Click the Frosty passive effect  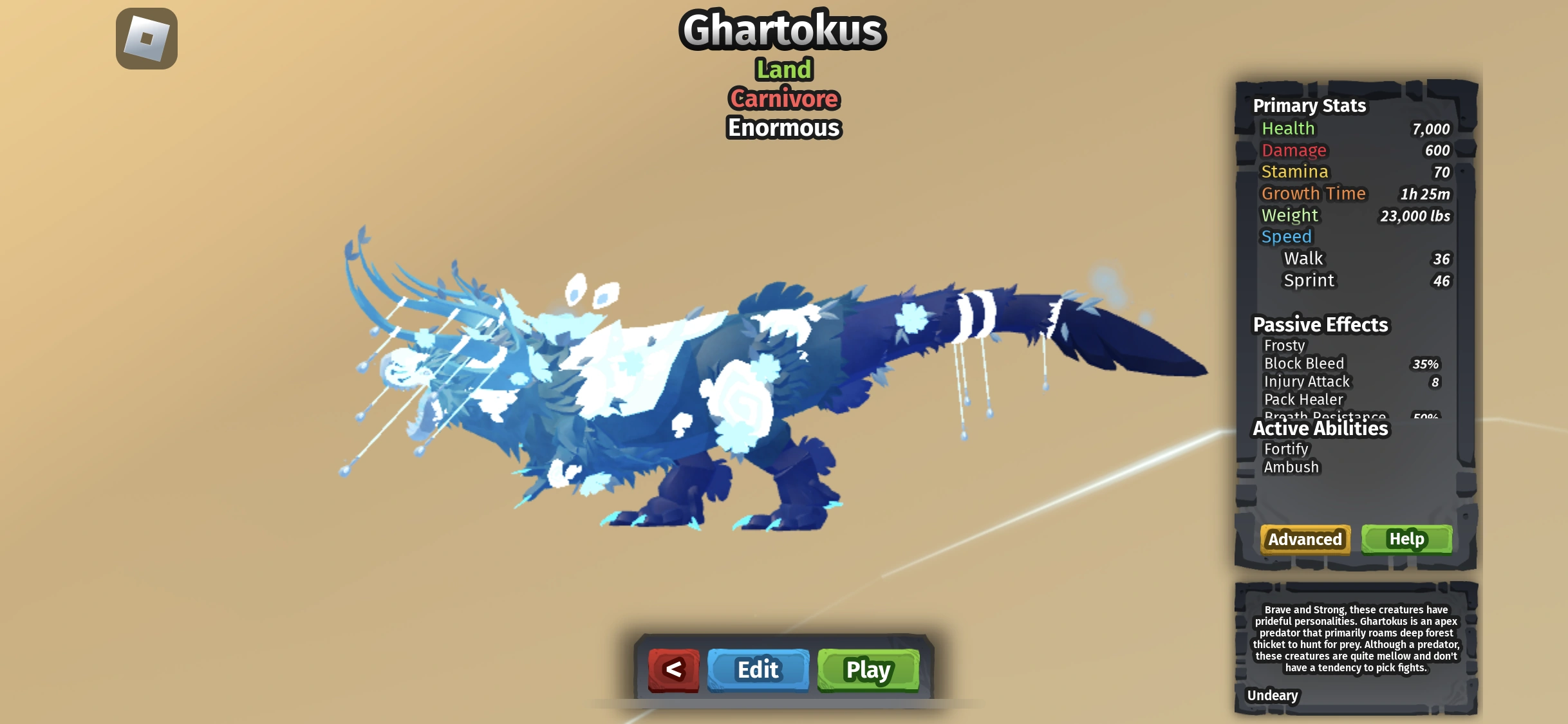pos(1286,346)
